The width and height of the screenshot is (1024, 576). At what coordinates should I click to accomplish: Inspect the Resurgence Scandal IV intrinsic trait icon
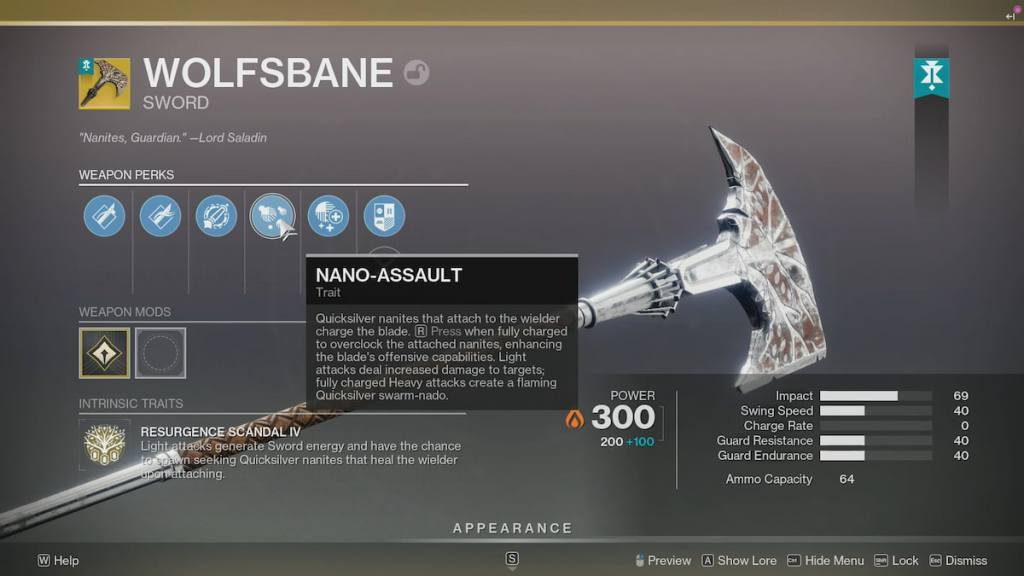click(x=104, y=444)
